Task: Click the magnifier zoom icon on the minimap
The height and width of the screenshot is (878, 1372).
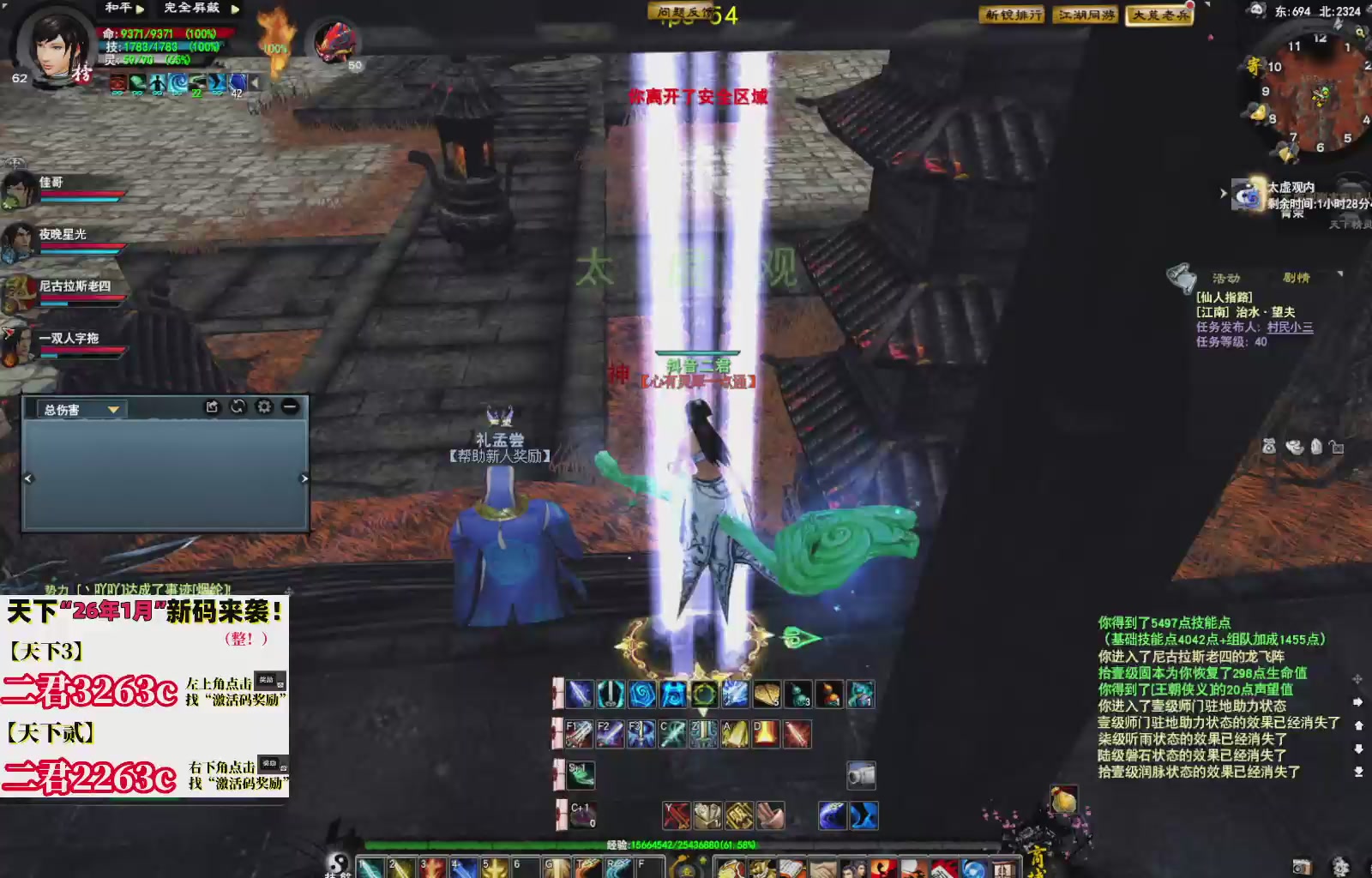Action: (1361, 33)
